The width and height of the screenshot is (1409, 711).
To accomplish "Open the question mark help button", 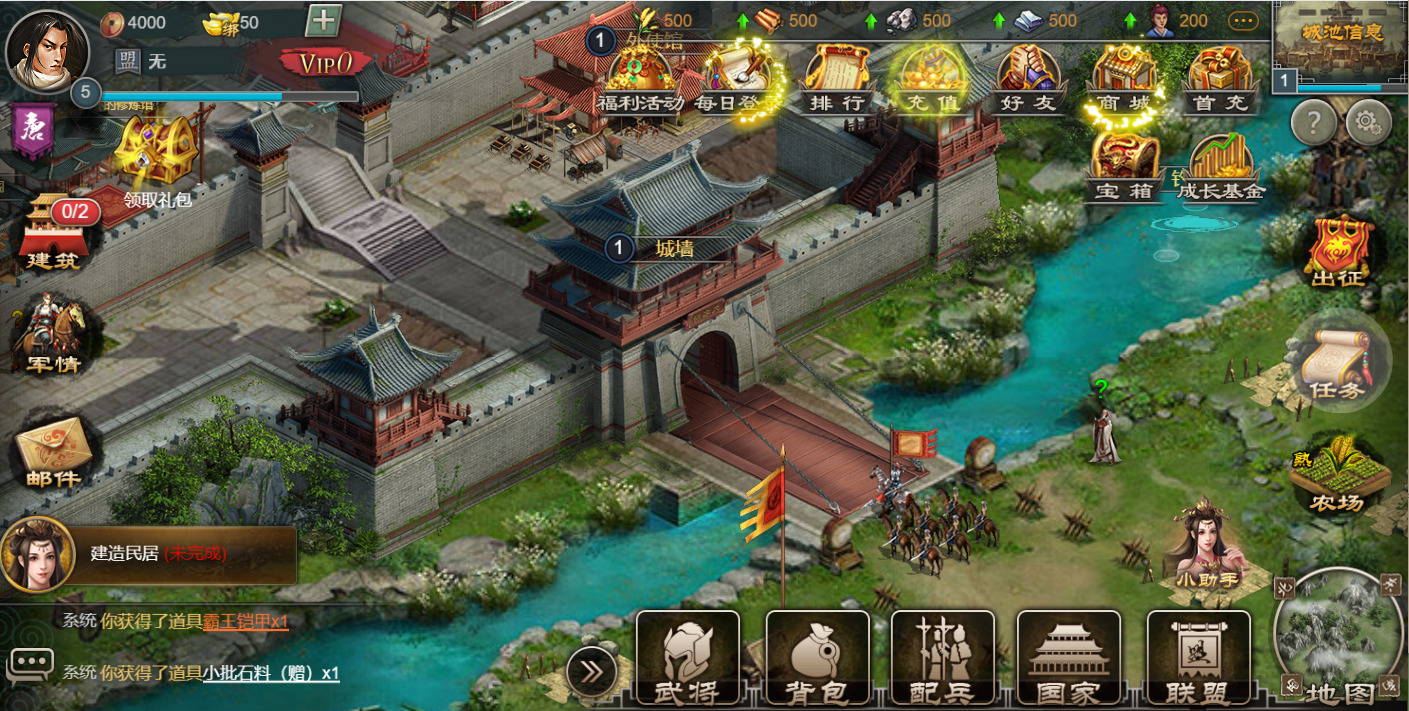I will (1314, 123).
